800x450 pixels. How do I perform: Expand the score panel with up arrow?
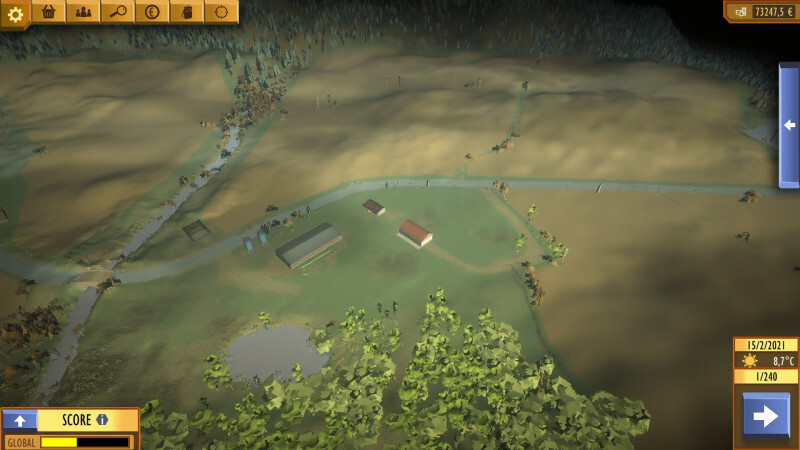pos(20,420)
